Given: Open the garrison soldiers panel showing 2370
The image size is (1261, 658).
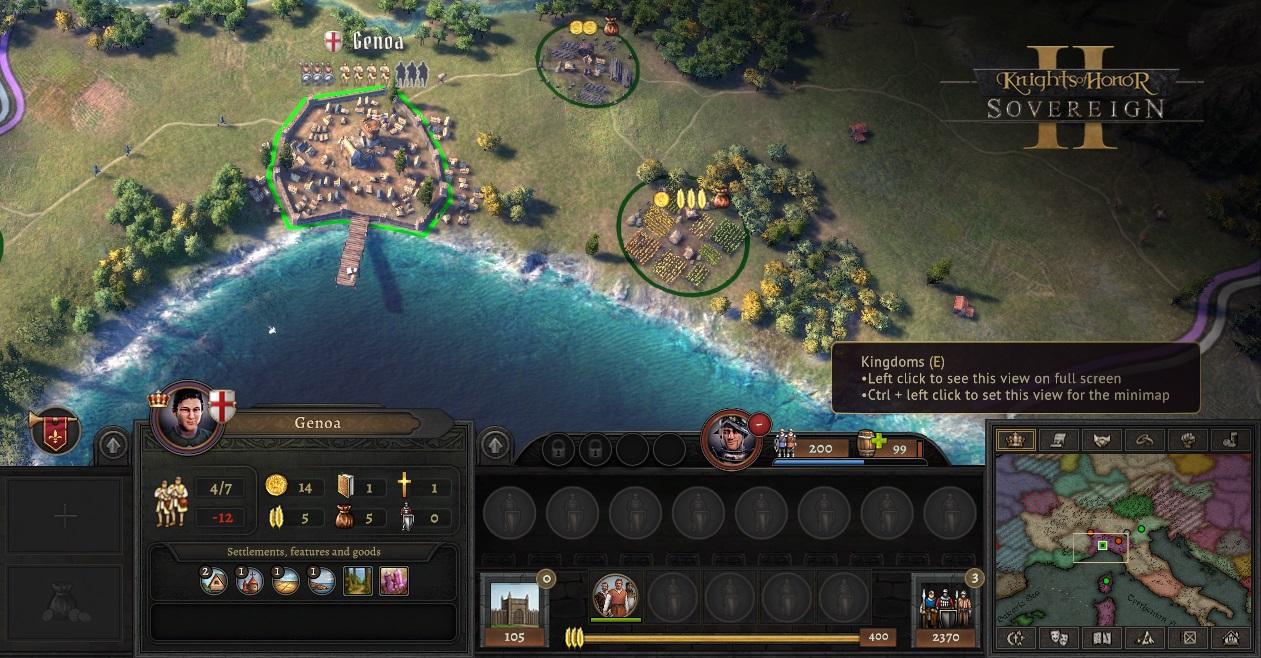Looking at the screenshot, I should pos(945,605).
